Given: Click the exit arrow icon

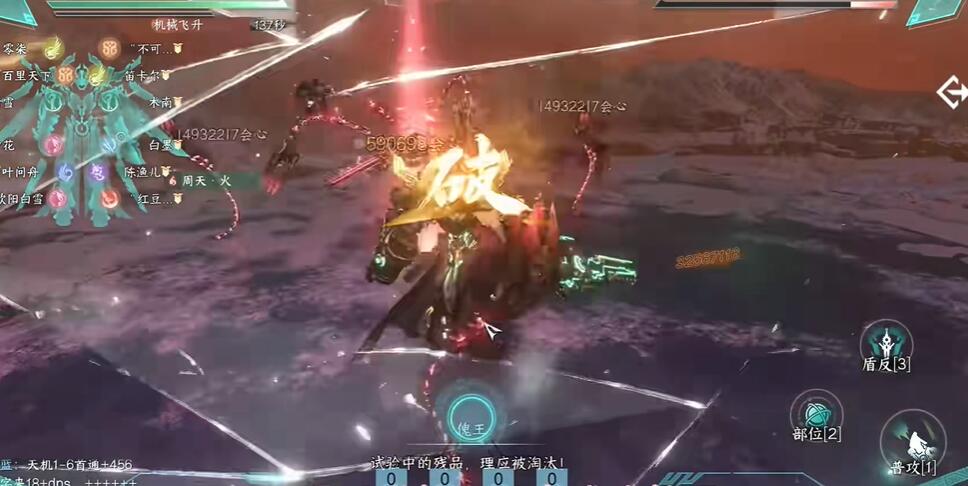Looking at the screenshot, I should pyautogui.click(x=951, y=93).
